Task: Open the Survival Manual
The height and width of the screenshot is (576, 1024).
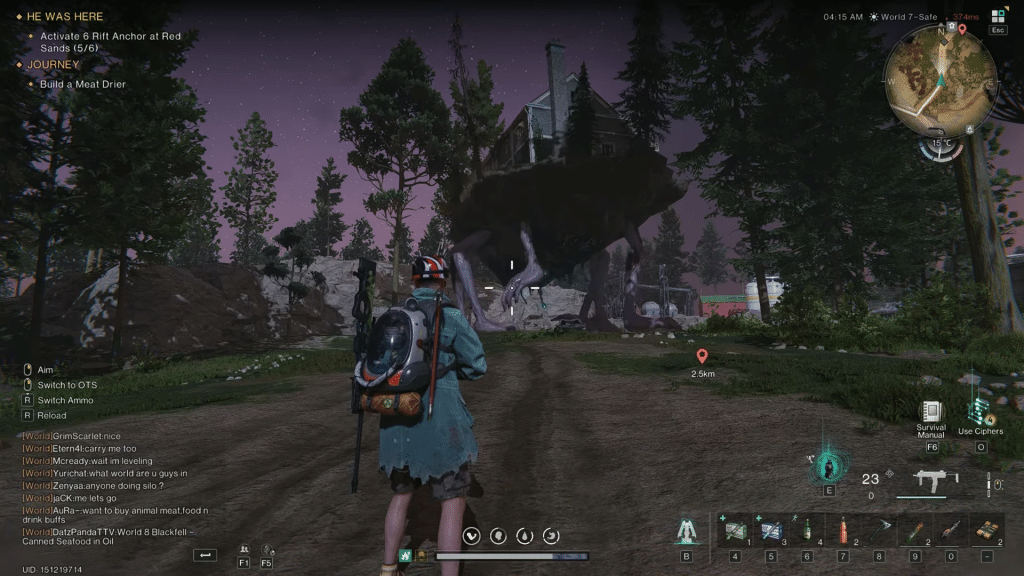Action: [x=932, y=412]
